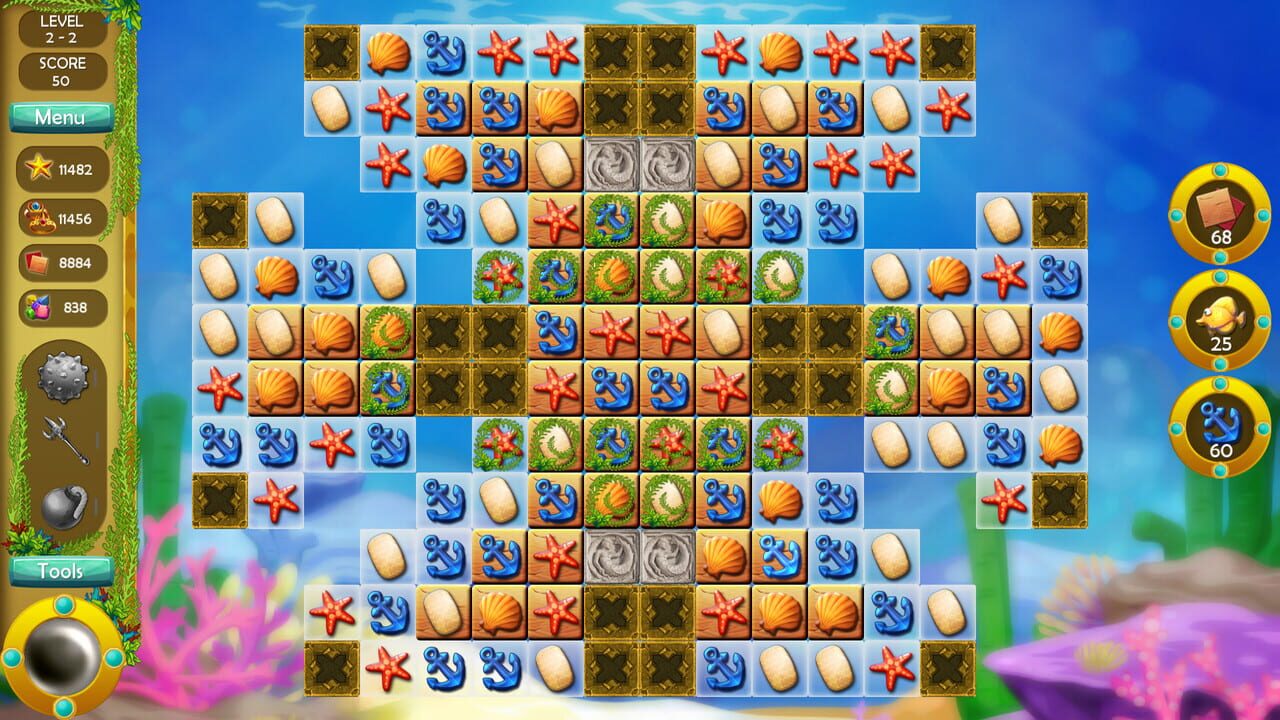Click the torch resource counter showing 11456
Viewport: 1280px width, 720px height.
point(60,216)
